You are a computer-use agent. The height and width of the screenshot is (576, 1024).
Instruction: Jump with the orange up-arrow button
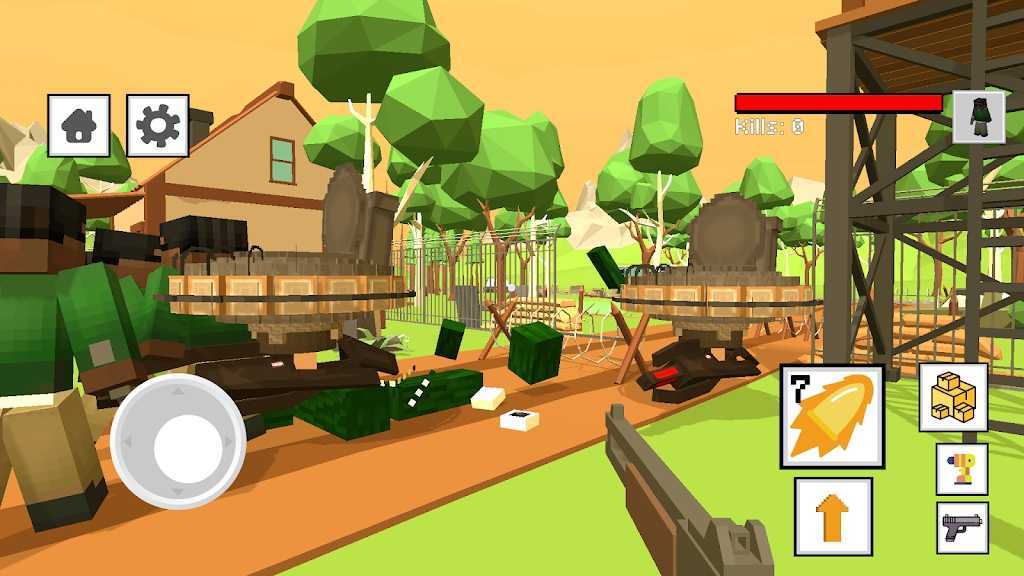click(x=833, y=516)
